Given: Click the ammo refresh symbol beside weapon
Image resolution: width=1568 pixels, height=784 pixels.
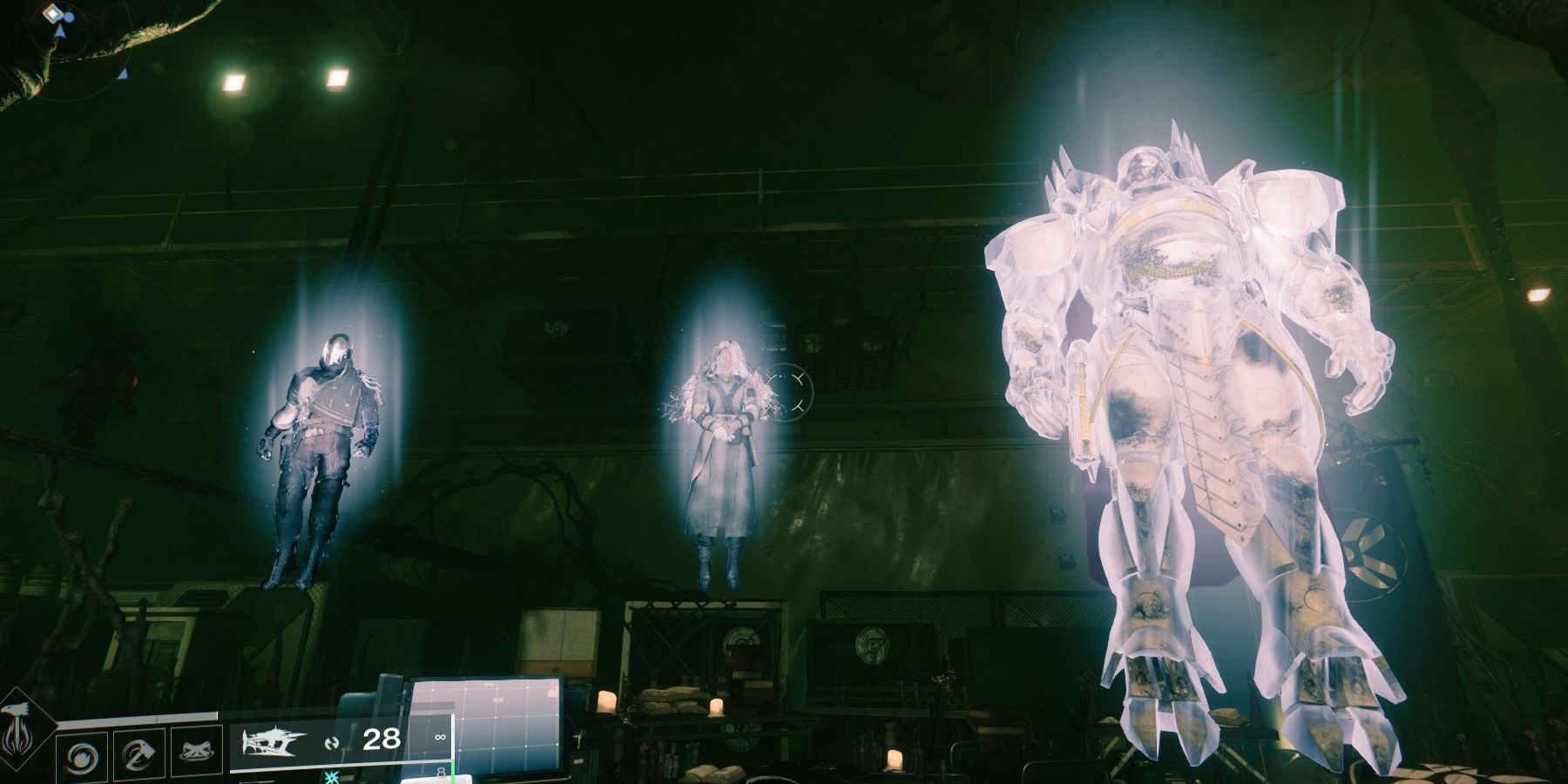Looking at the screenshot, I should click(x=334, y=742).
